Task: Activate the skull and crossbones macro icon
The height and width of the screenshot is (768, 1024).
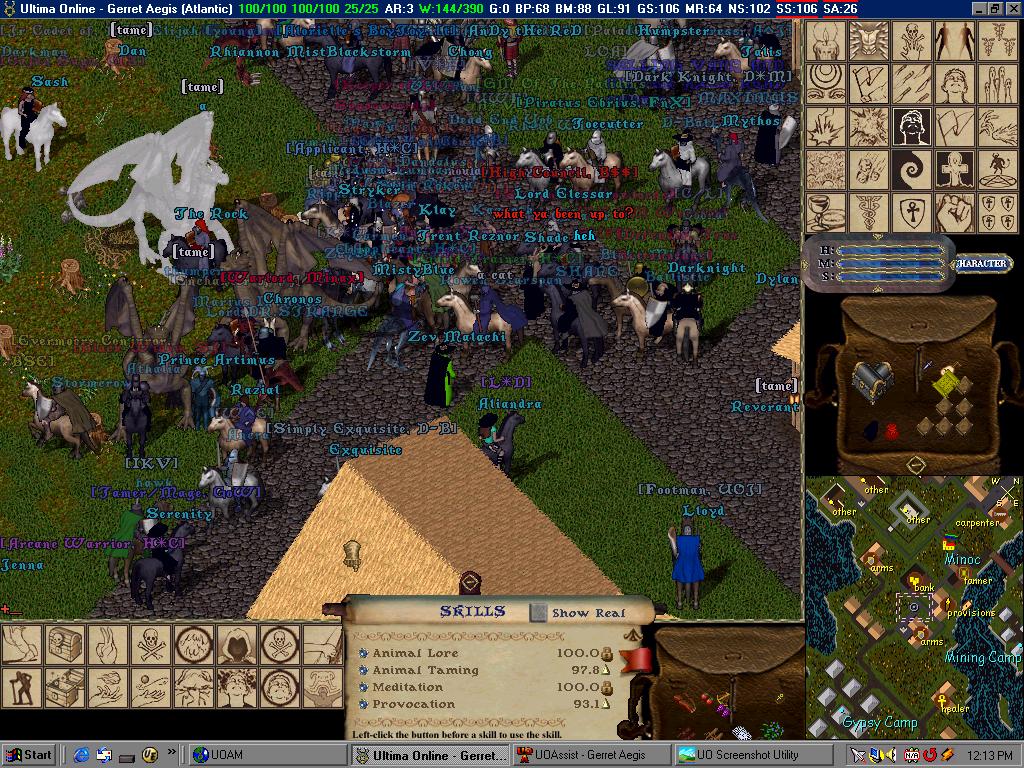Action: tap(149, 645)
